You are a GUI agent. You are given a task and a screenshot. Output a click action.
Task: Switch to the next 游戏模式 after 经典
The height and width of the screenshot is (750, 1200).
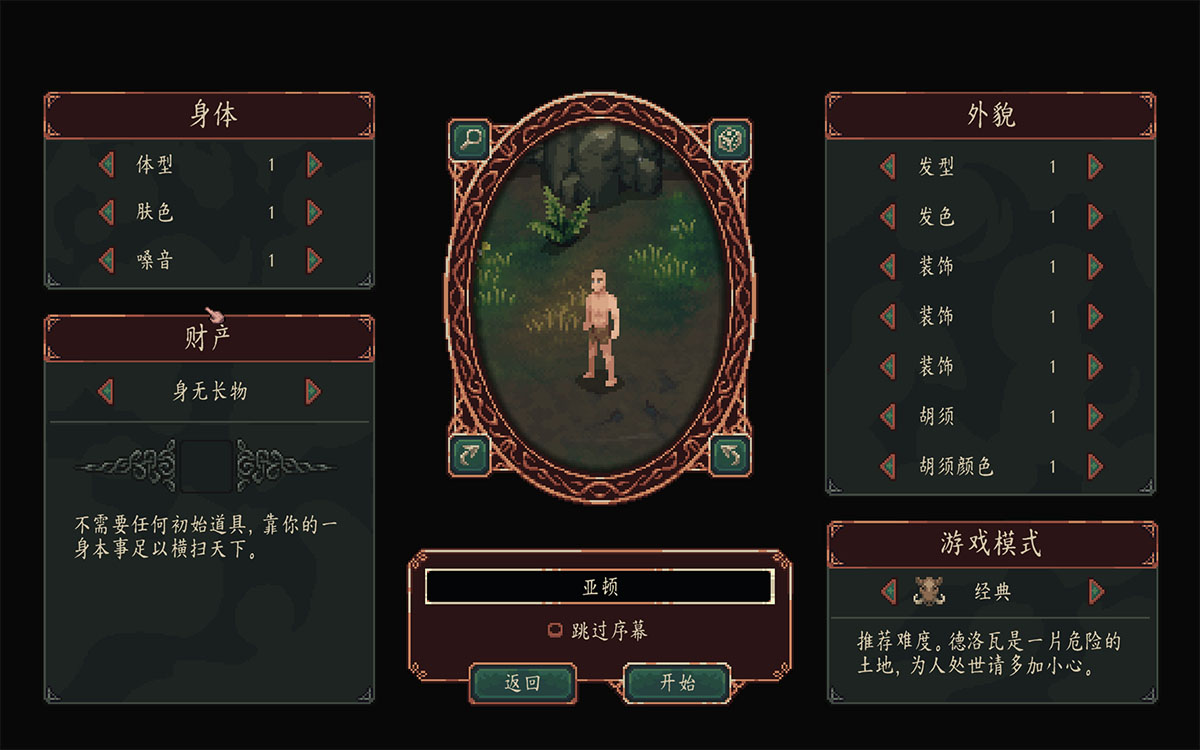[1096, 592]
